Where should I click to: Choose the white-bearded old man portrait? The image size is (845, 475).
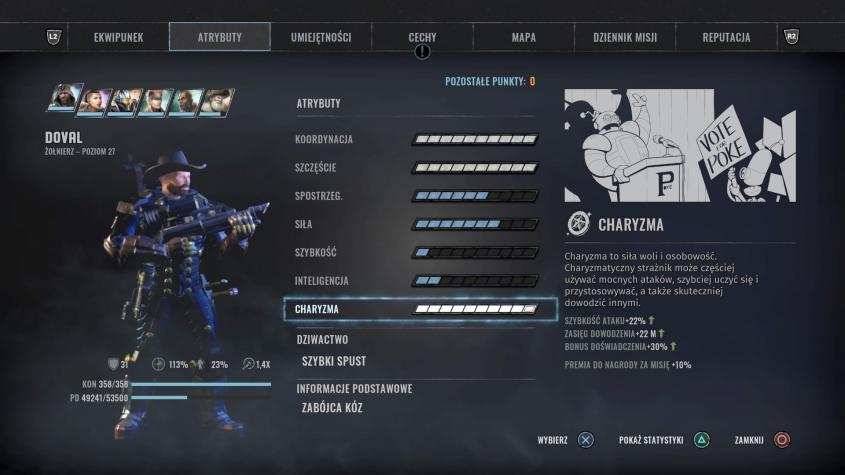216,101
